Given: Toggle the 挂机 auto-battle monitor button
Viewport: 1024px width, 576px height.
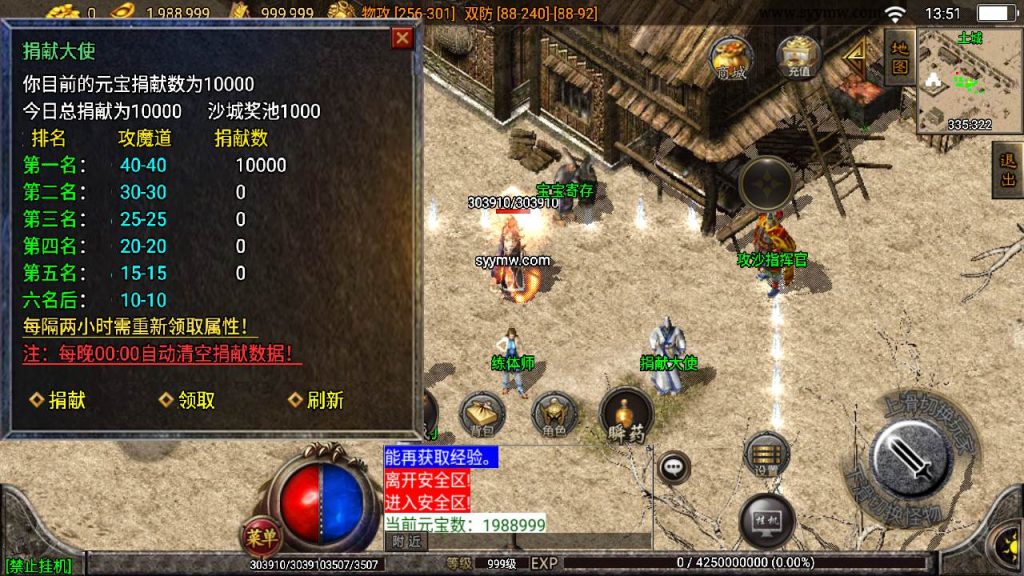Looking at the screenshot, I should point(767,521).
